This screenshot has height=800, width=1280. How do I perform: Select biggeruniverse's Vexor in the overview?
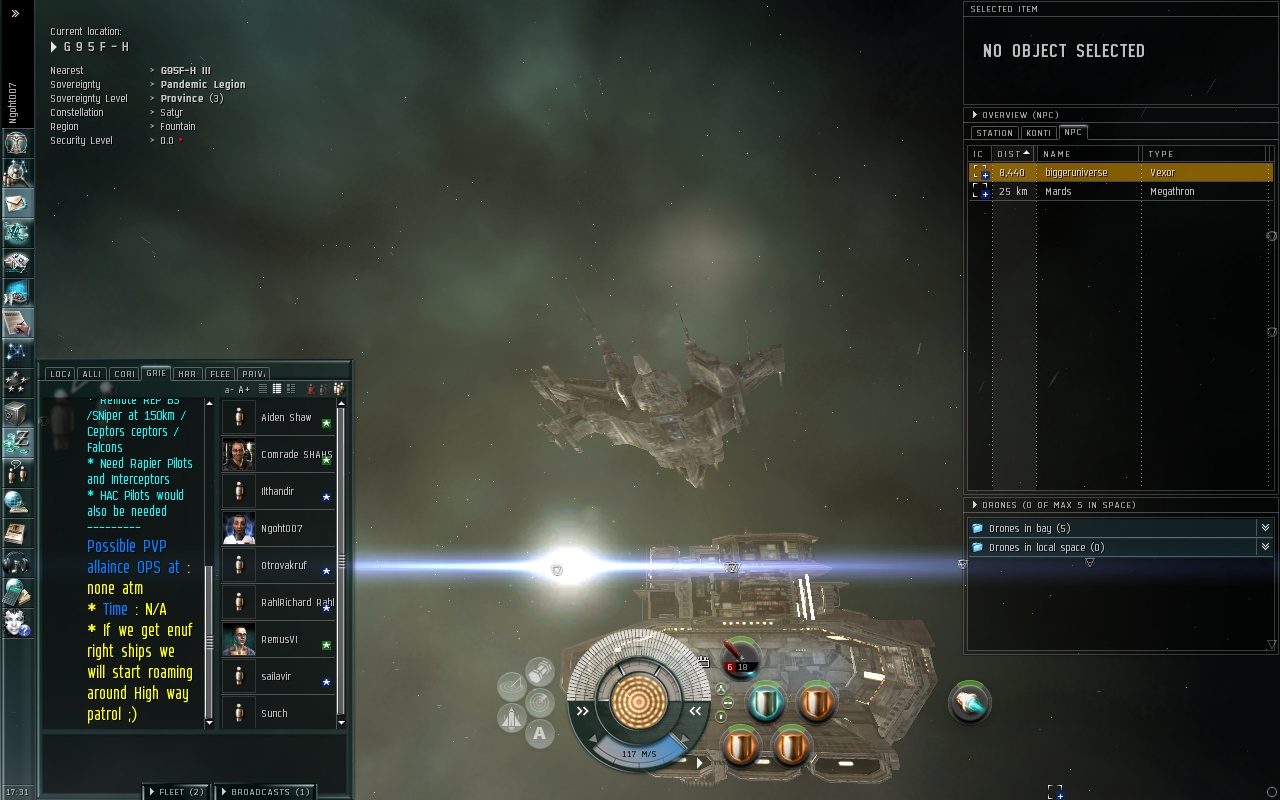point(1076,173)
